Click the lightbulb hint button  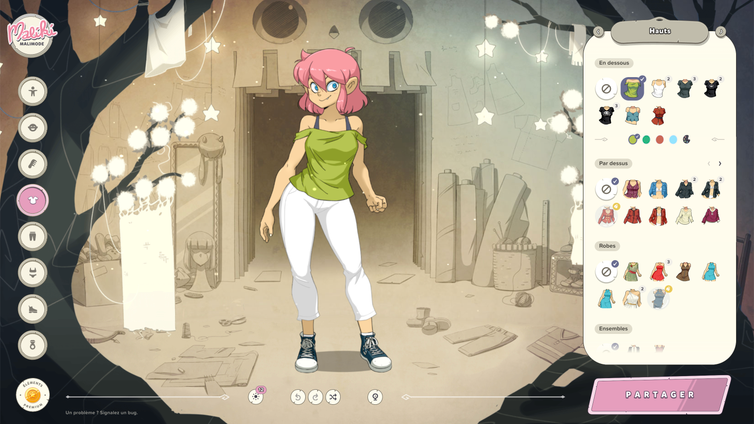point(375,397)
